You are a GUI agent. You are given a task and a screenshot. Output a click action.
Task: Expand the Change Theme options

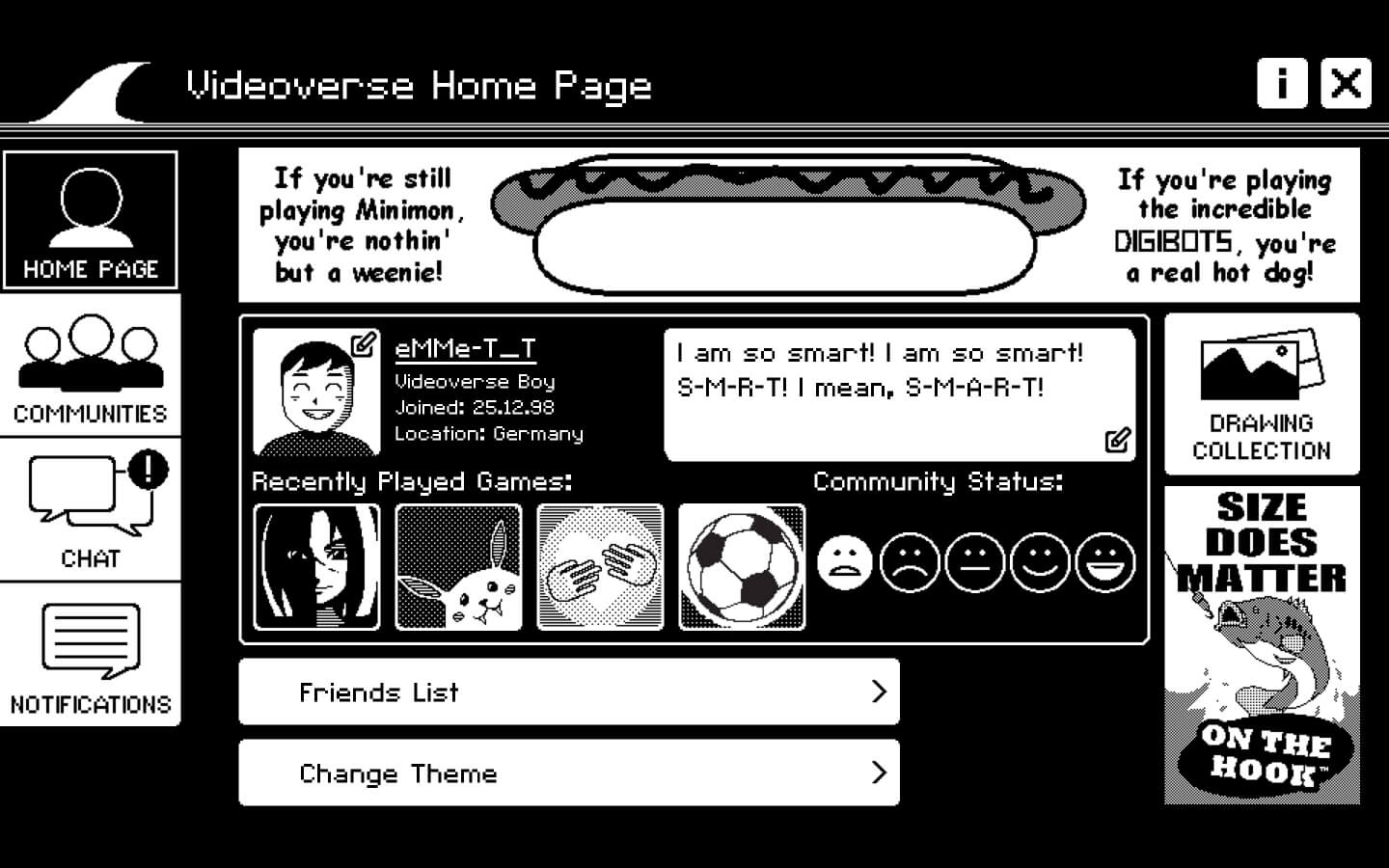[569, 773]
